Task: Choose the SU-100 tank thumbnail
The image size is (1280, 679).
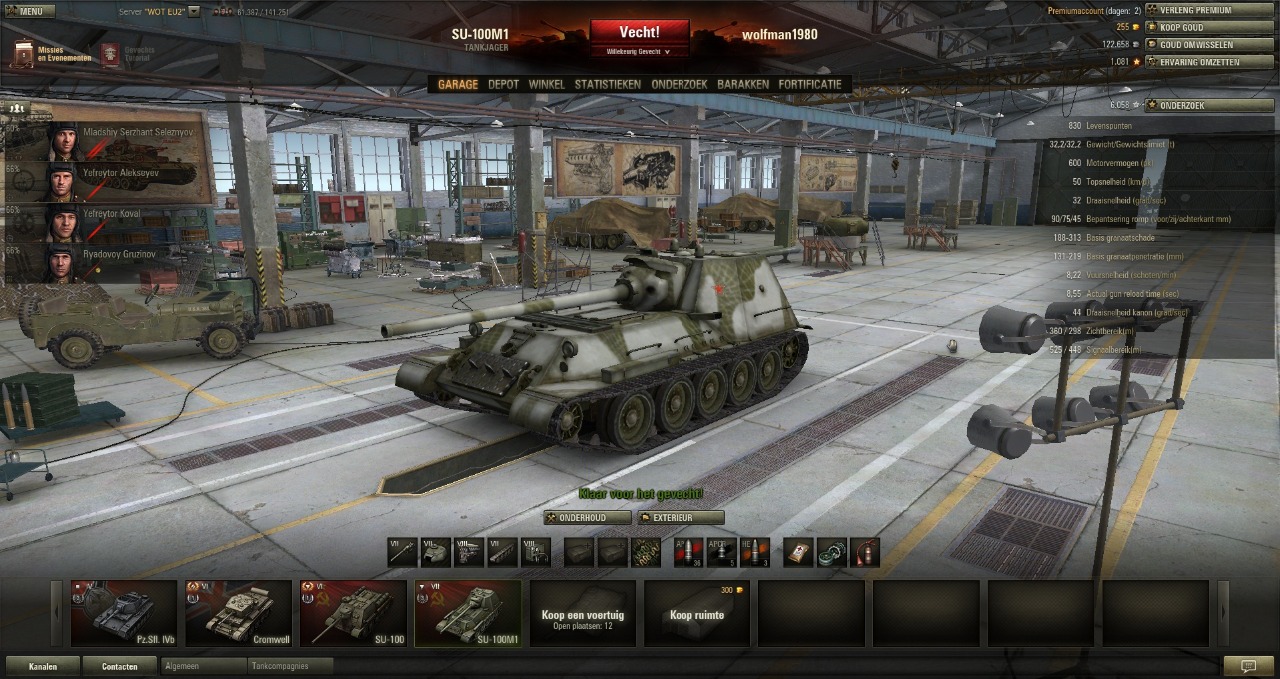Action: click(353, 613)
